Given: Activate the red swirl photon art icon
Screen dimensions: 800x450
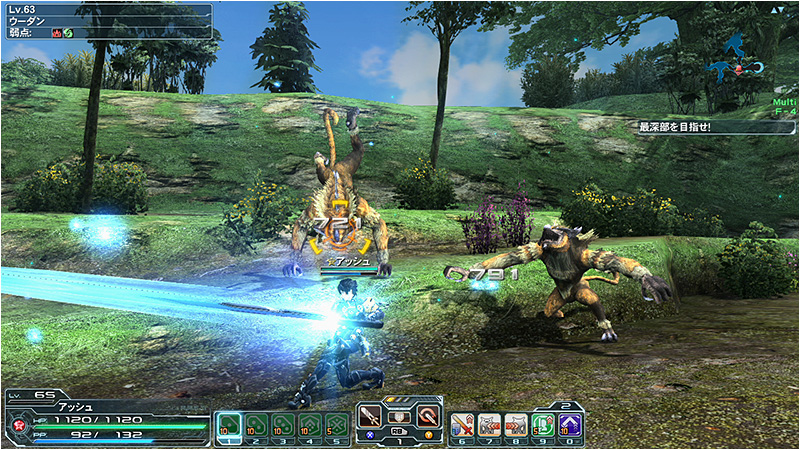Looking at the screenshot, I should click(427, 416).
